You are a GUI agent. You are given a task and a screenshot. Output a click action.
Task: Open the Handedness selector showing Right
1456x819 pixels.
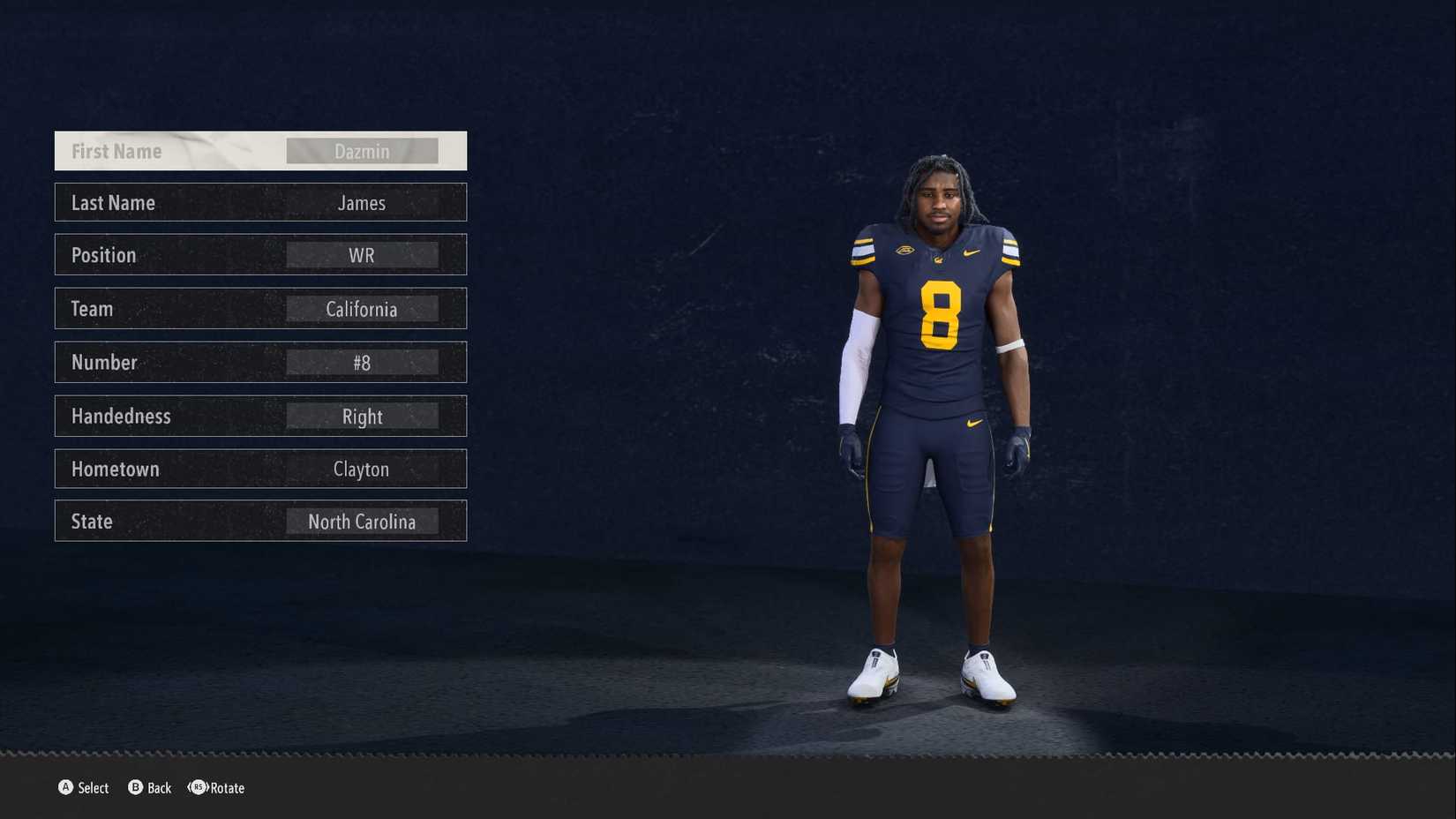[362, 416]
